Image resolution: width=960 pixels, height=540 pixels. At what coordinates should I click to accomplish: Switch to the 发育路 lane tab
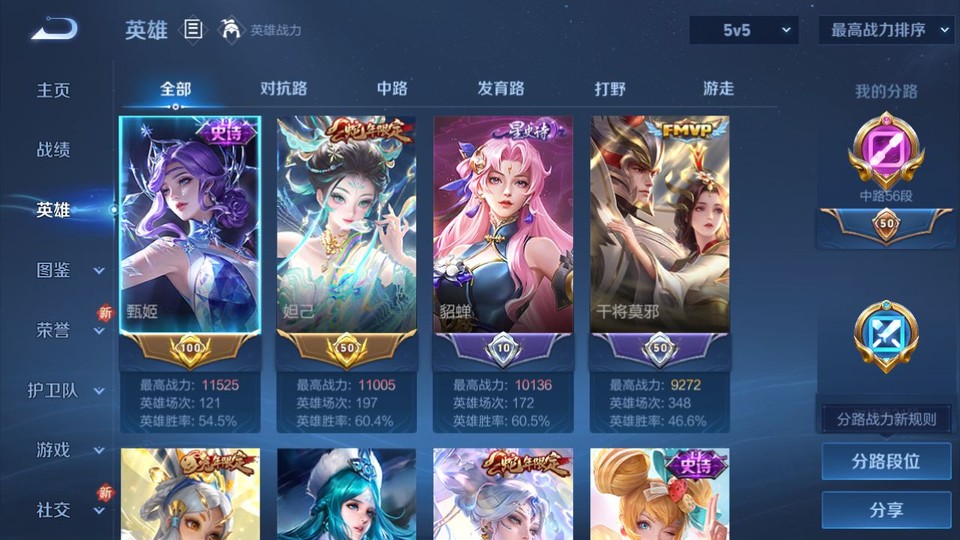pos(501,88)
